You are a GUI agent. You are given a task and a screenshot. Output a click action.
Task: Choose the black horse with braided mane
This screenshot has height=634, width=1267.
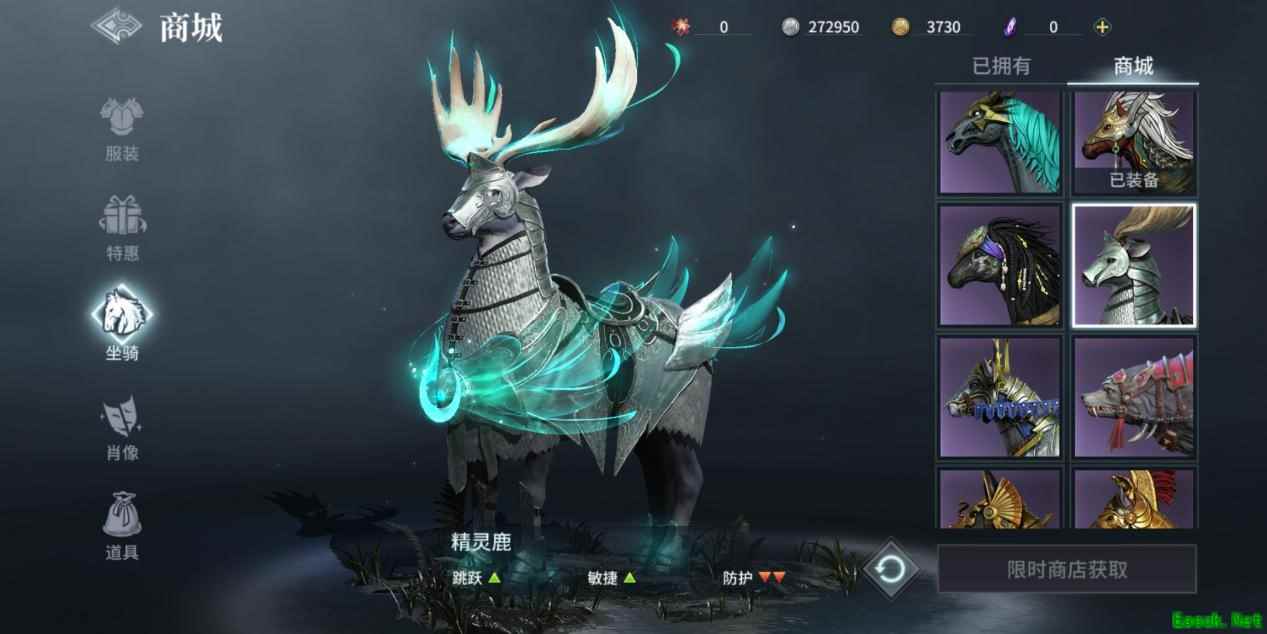(x=1000, y=266)
